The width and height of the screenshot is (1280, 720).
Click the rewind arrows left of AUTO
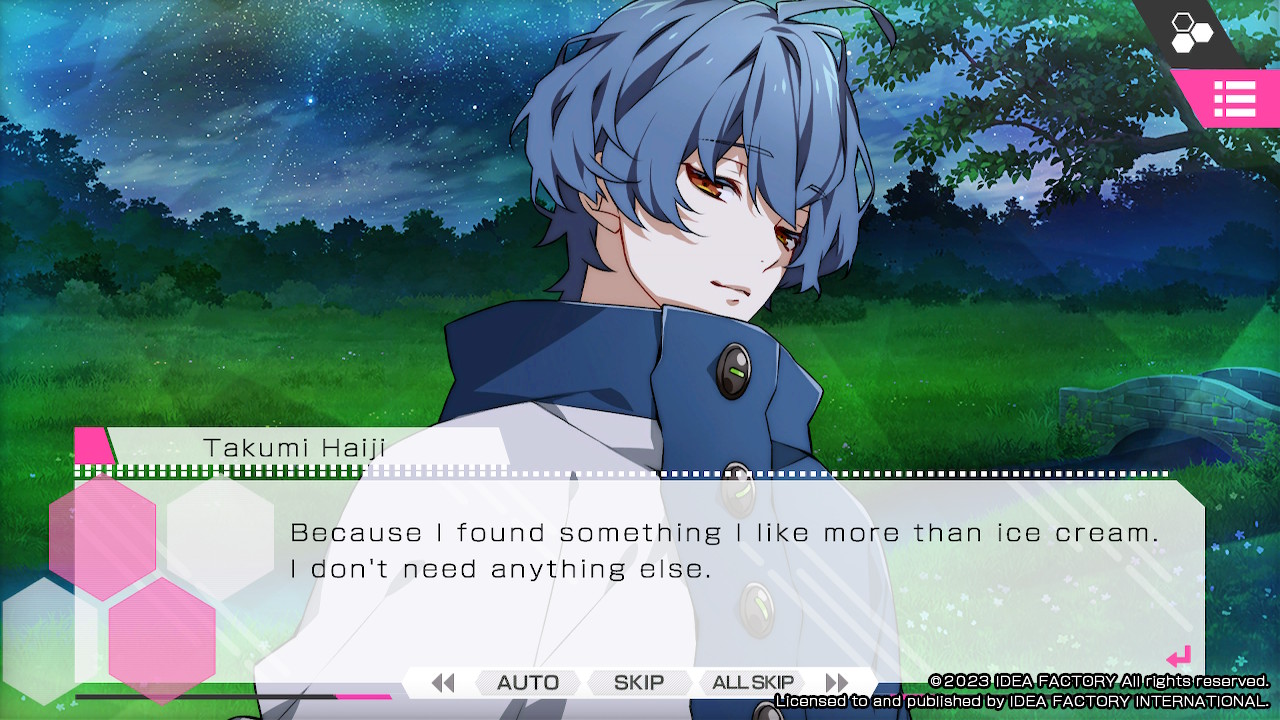[443, 682]
